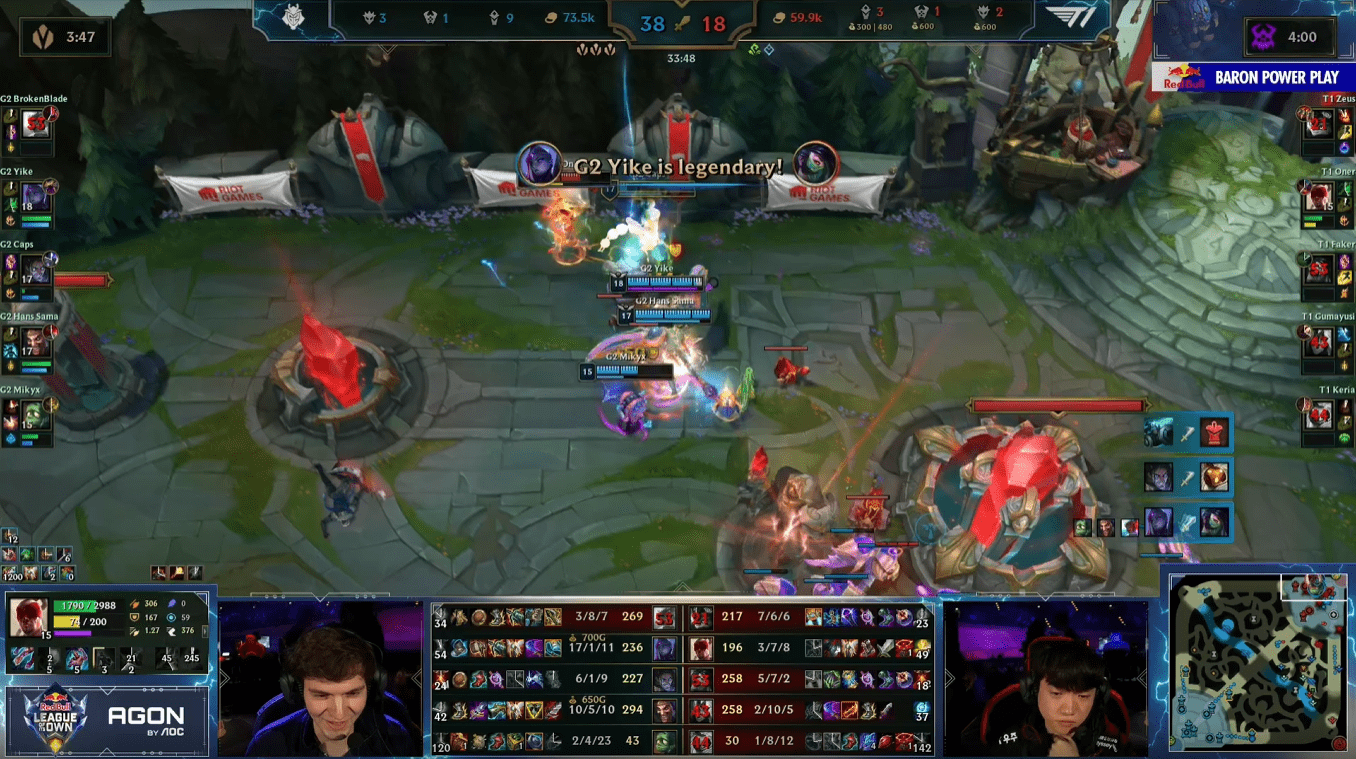
Task: Click the minimap in the corner
Action: coord(1261,663)
